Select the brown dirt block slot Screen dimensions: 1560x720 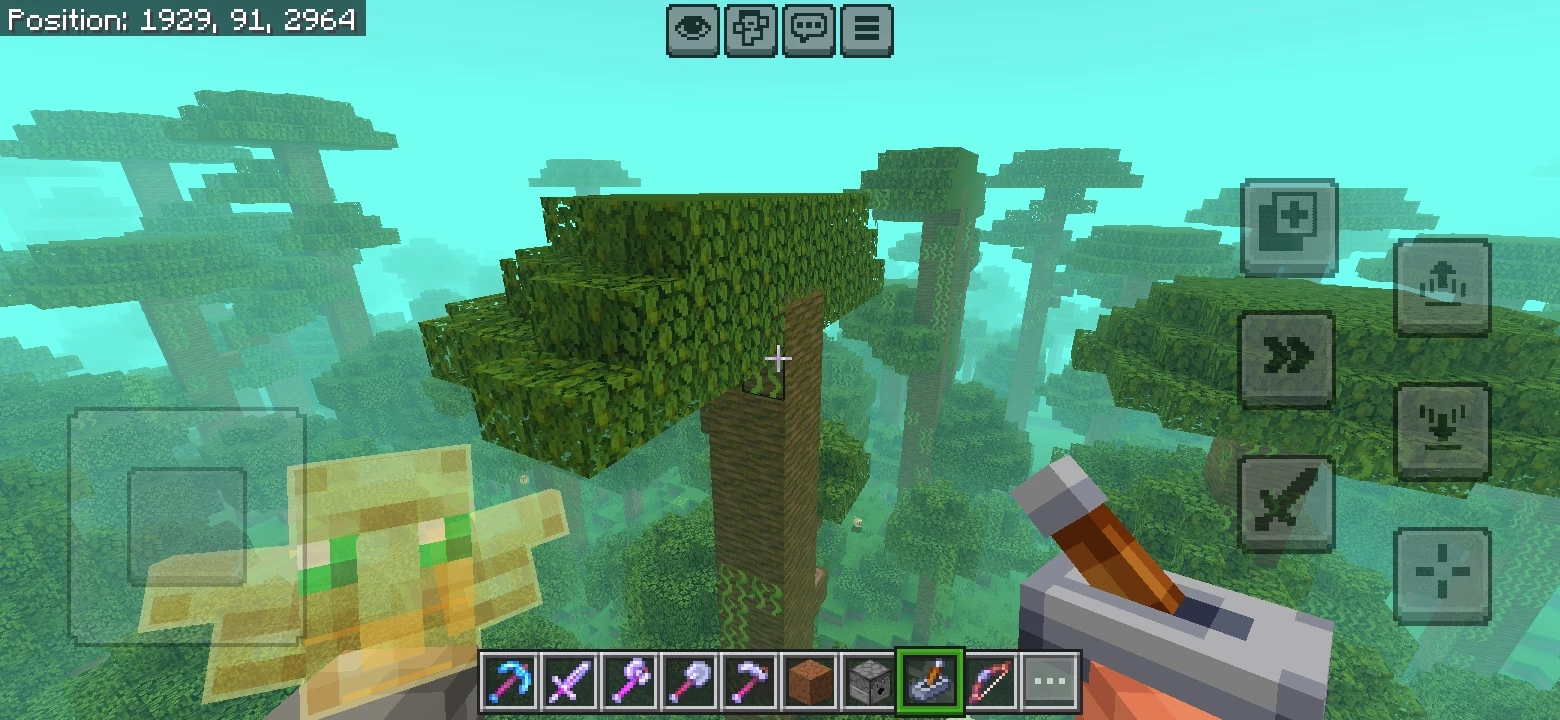click(810, 683)
